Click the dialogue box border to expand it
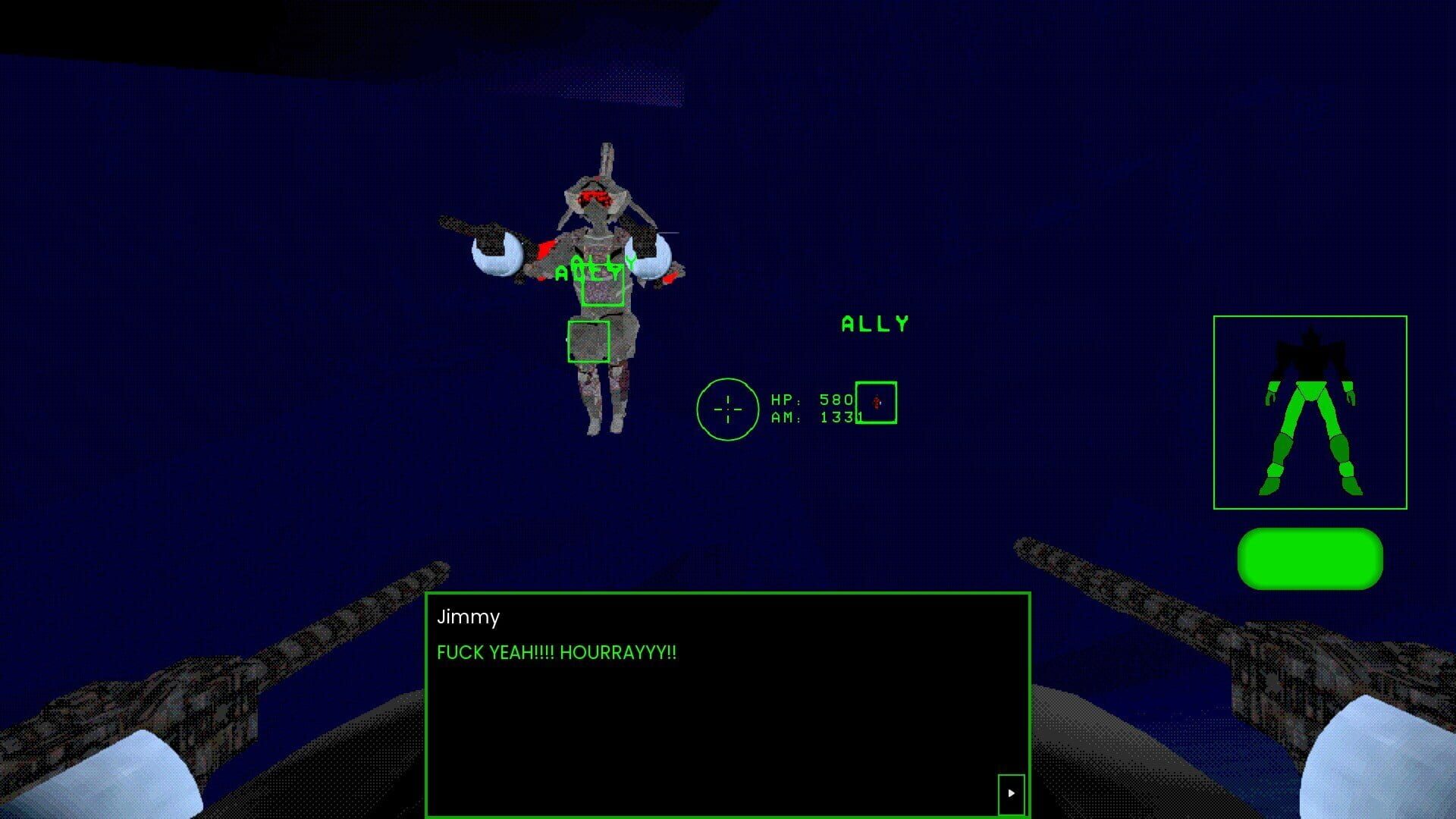 728,595
